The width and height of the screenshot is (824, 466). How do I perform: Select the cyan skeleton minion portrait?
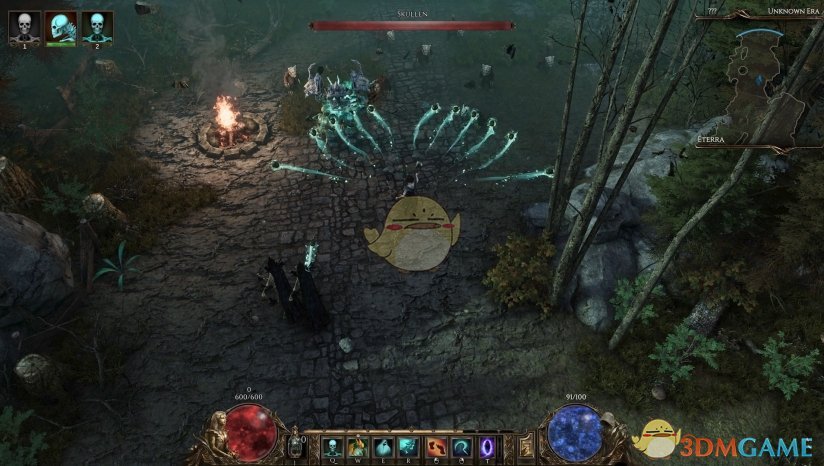click(97, 25)
